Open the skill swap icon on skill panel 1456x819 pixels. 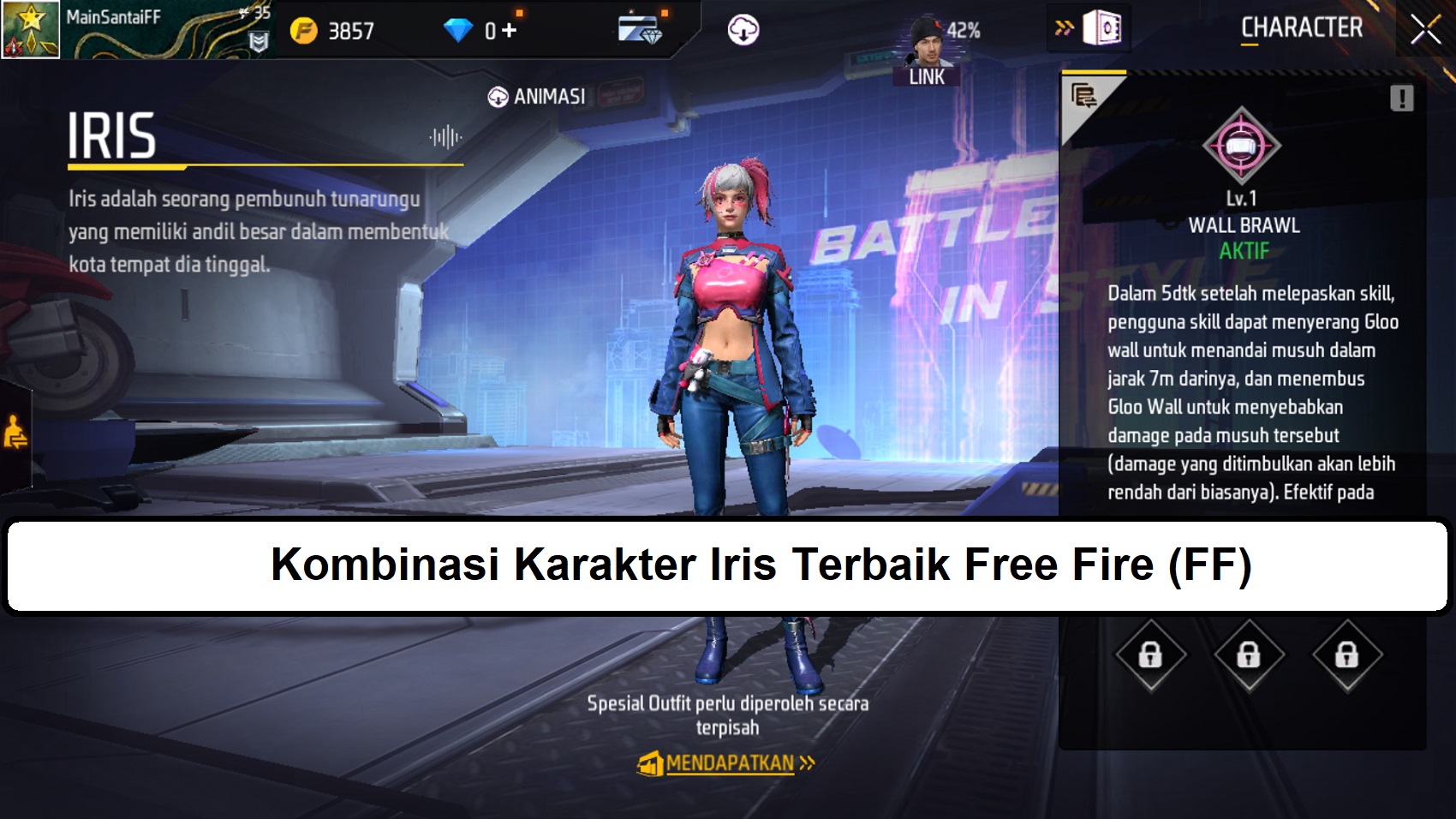click(x=1083, y=94)
